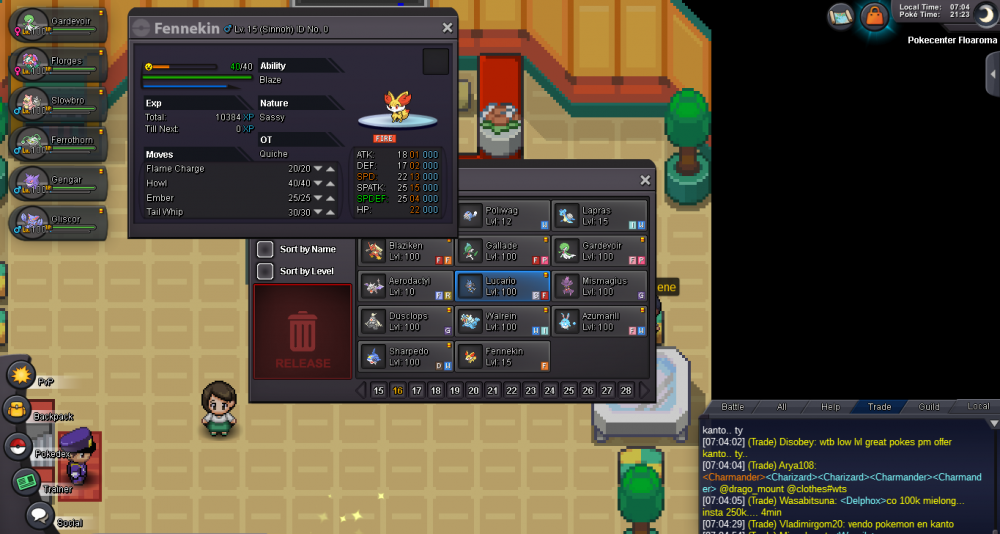Close the PC storage box window

pos(645,180)
